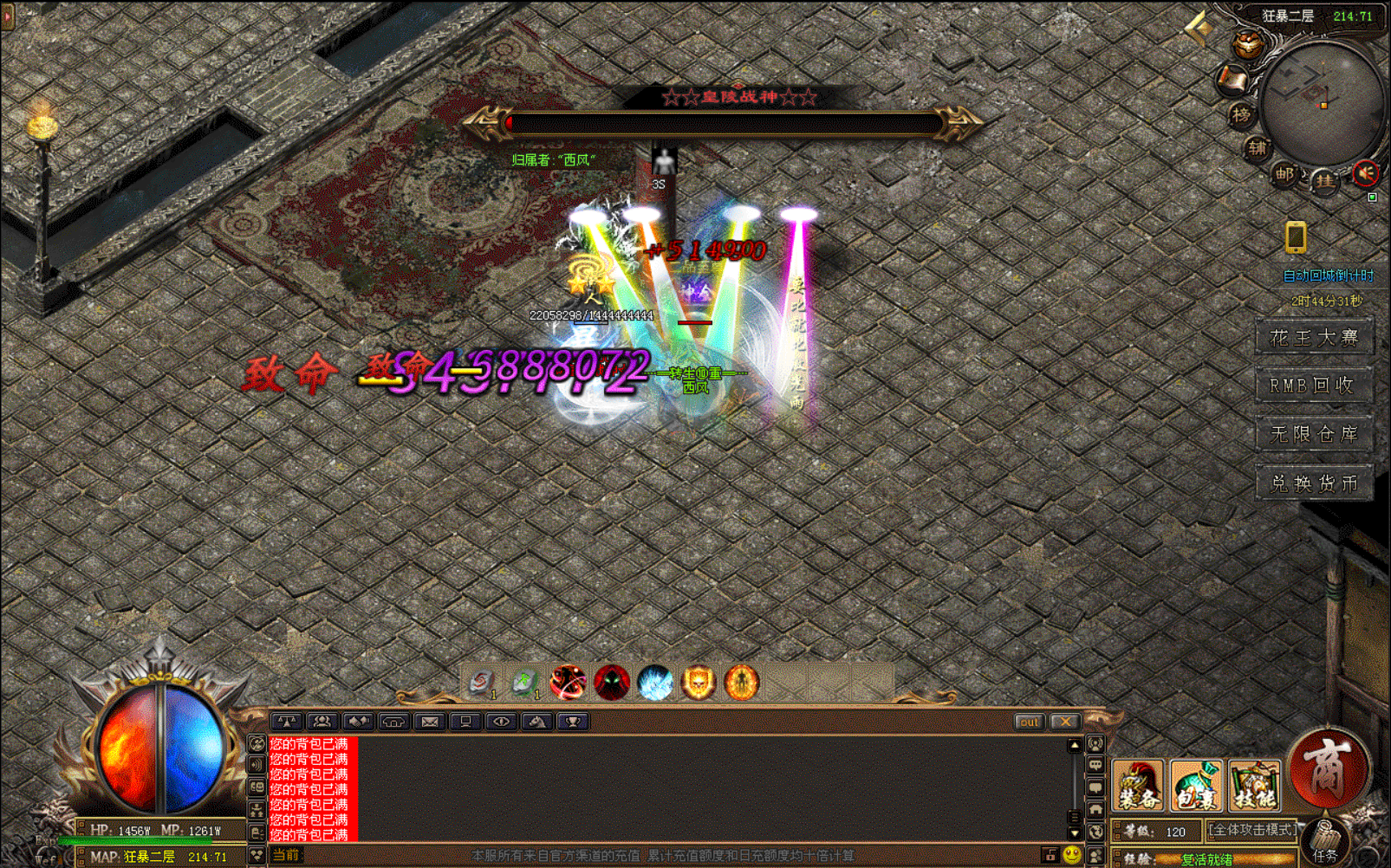Activate the 挂 auto-battle button

point(1324,180)
